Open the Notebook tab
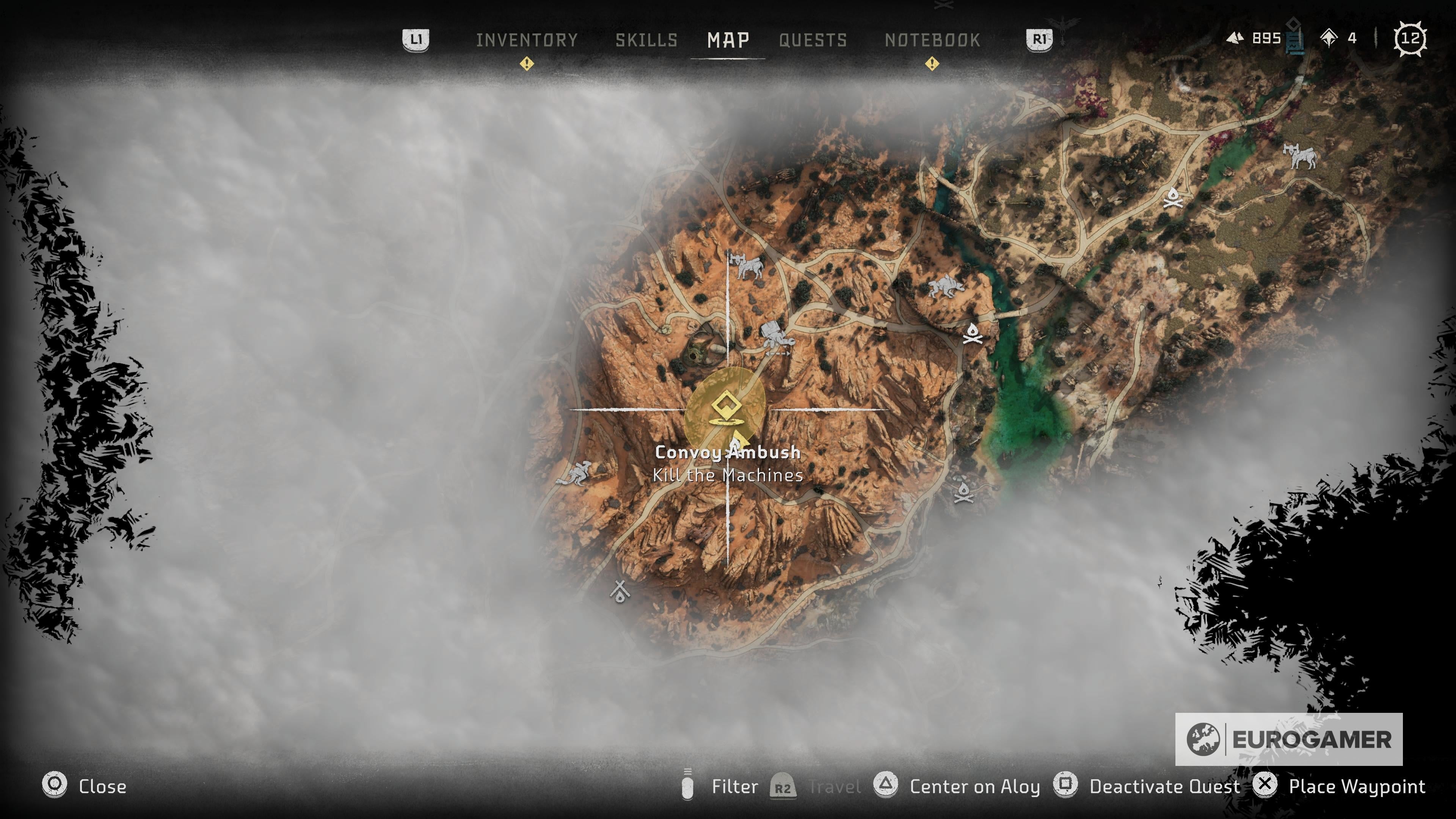Image resolution: width=1456 pixels, height=819 pixels. pyautogui.click(x=932, y=40)
